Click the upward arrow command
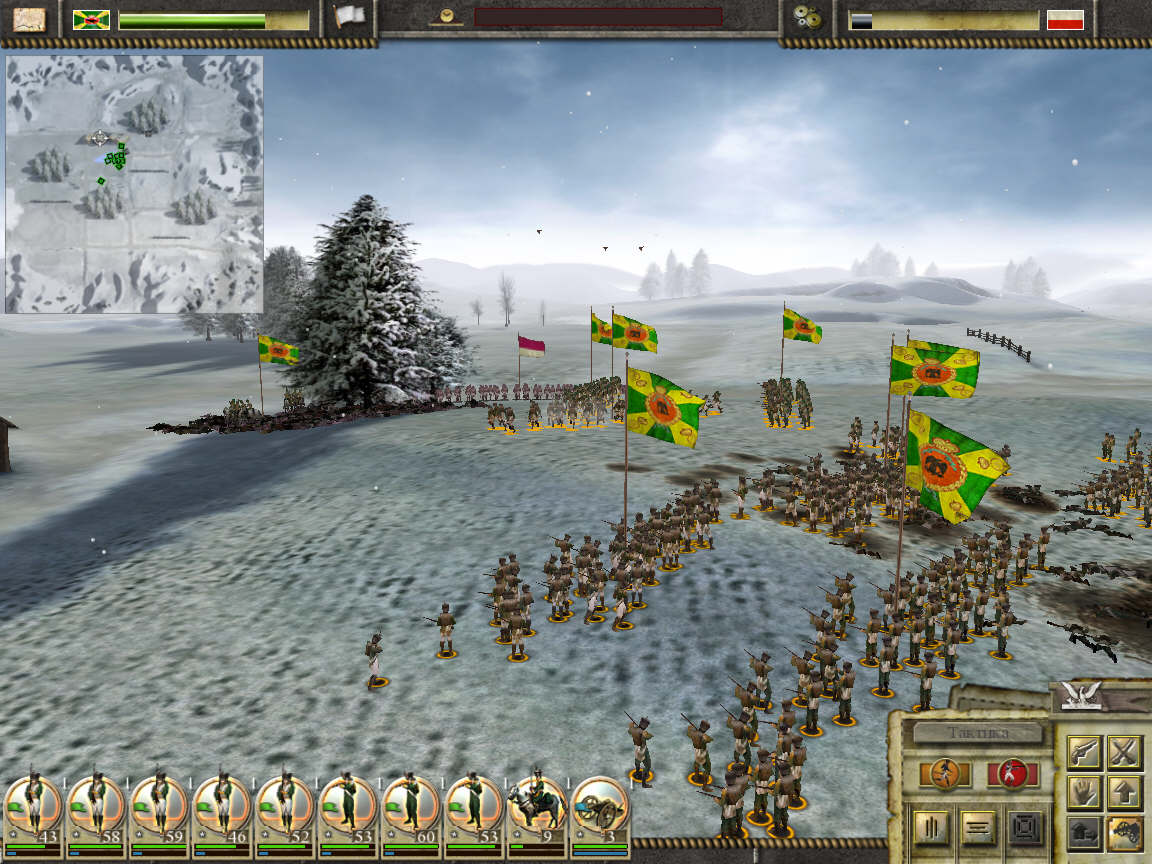 [x=1124, y=792]
